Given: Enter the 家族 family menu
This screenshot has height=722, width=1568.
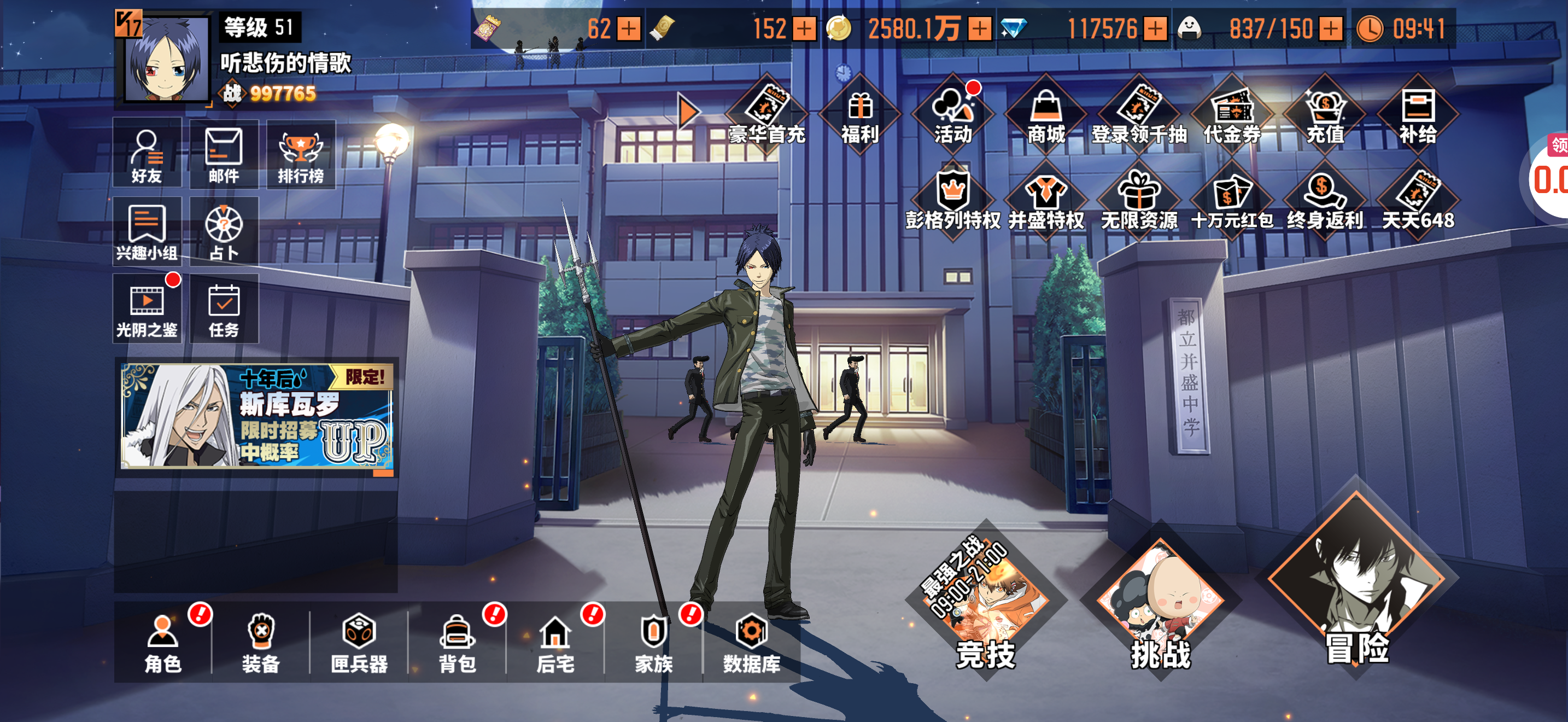Looking at the screenshot, I should tap(653, 643).
